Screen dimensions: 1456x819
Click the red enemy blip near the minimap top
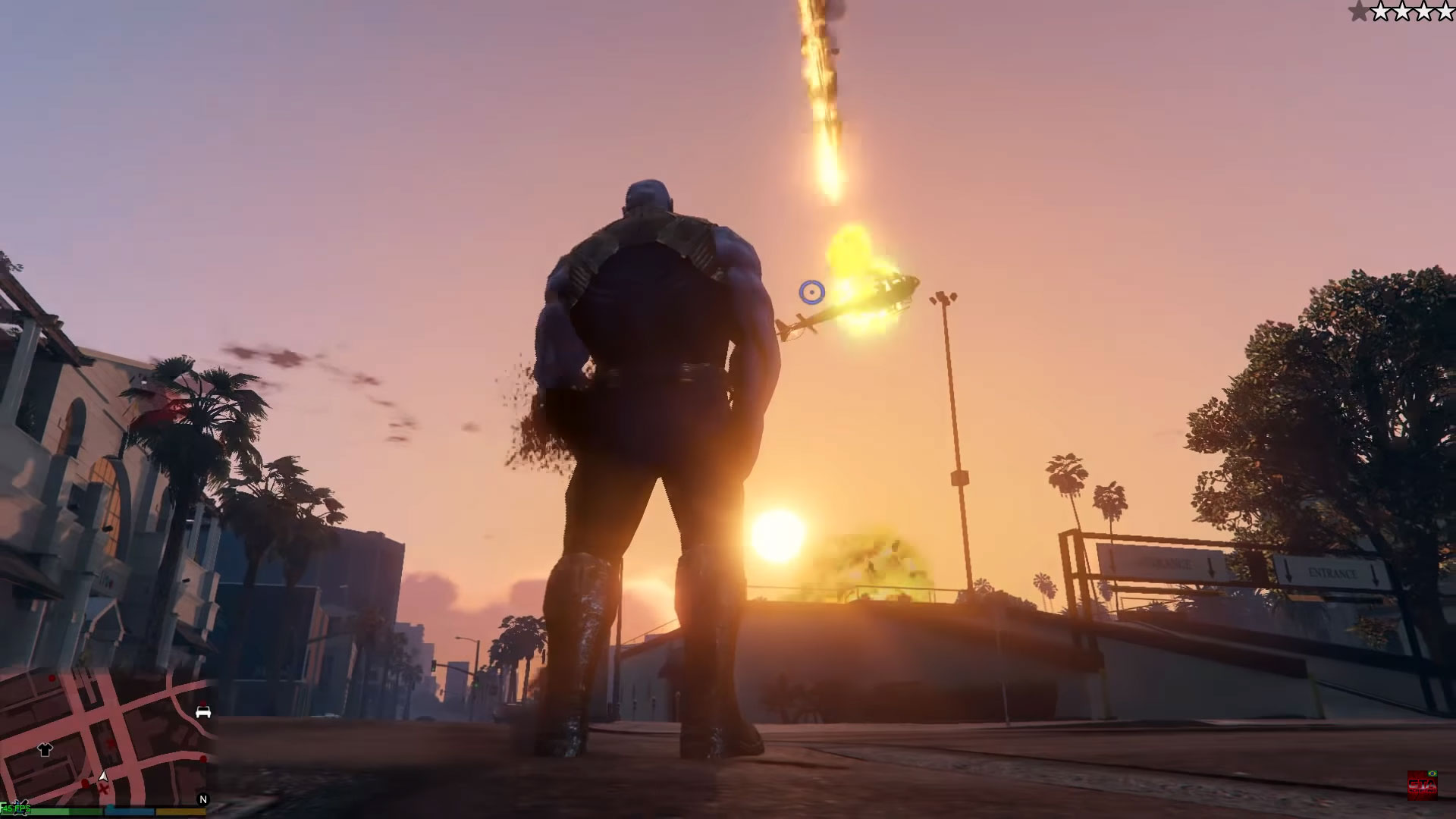[x=52, y=677]
